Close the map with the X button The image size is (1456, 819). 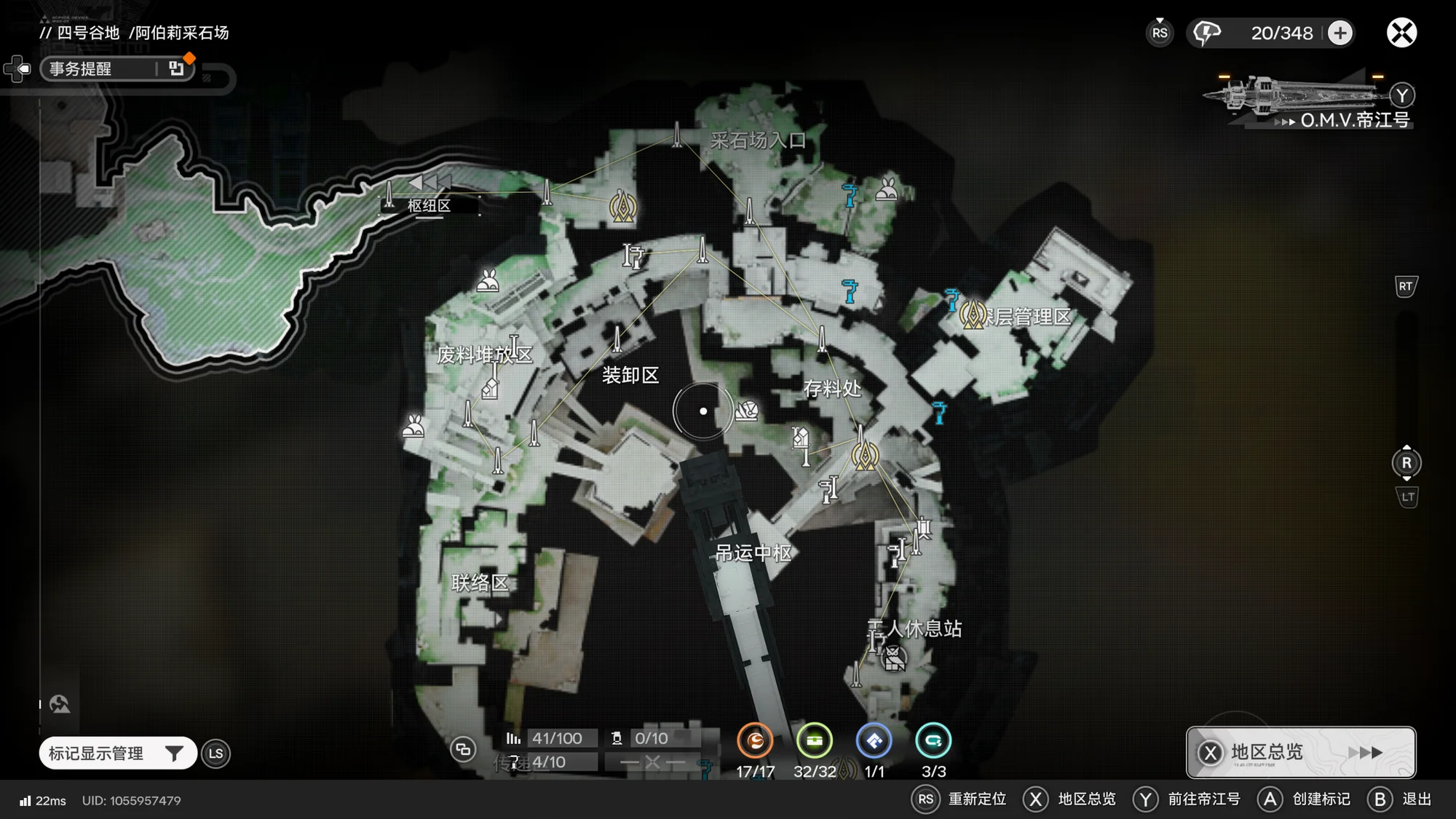pyautogui.click(x=1401, y=33)
